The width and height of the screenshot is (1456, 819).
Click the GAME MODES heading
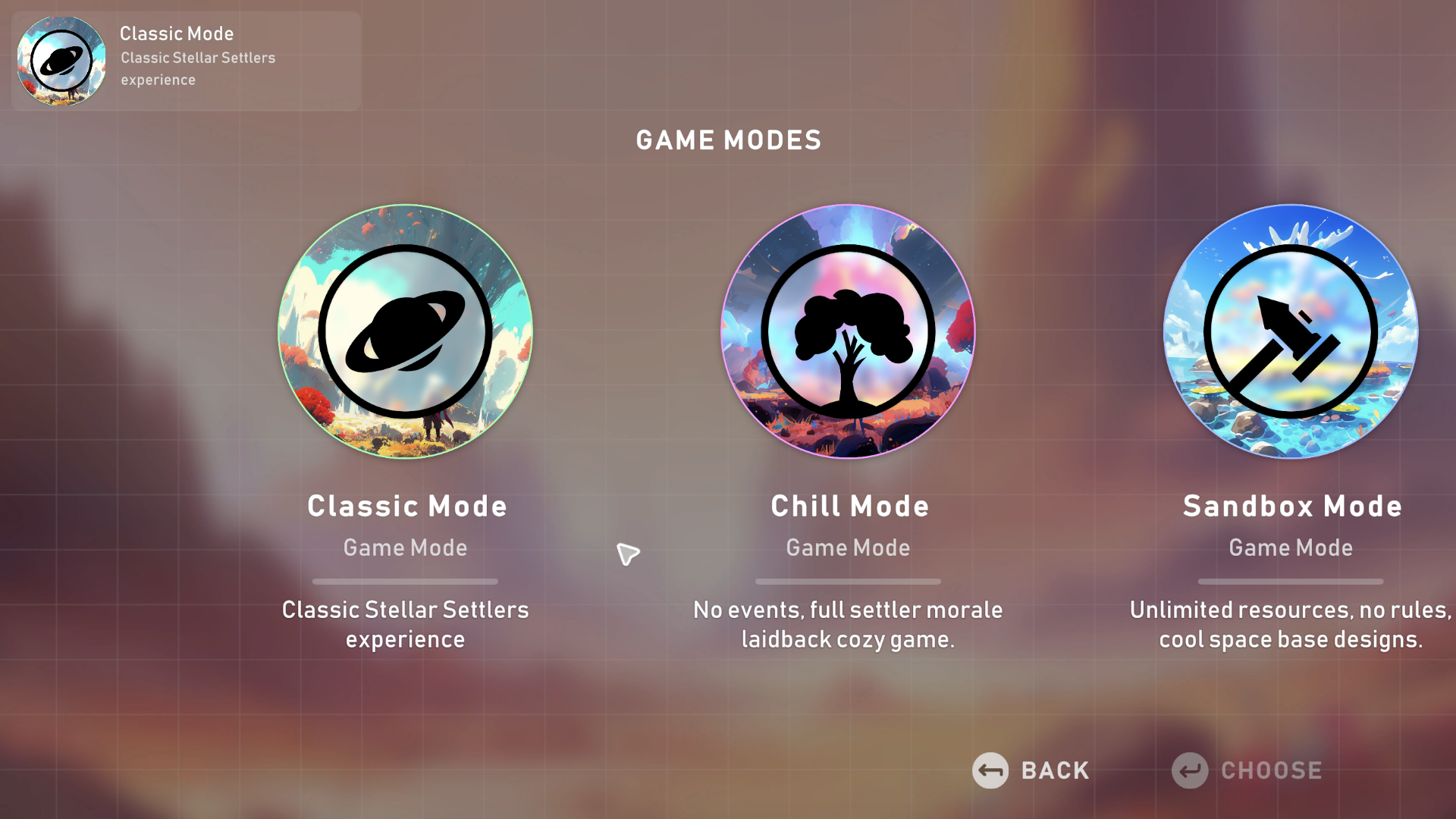coord(728,140)
